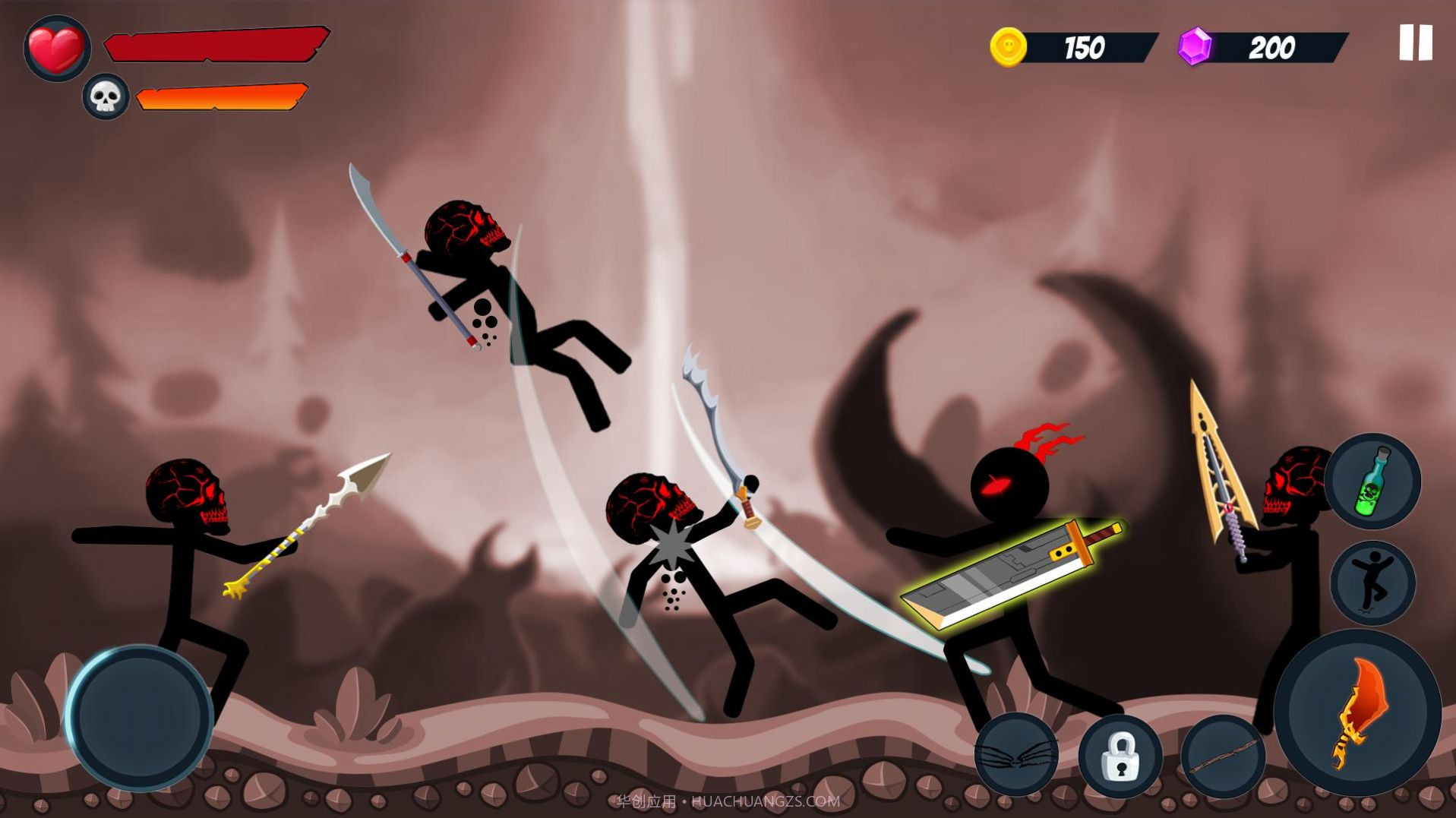Trigger the jumping stickman action button
1456x818 pixels.
[x=1372, y=583]
